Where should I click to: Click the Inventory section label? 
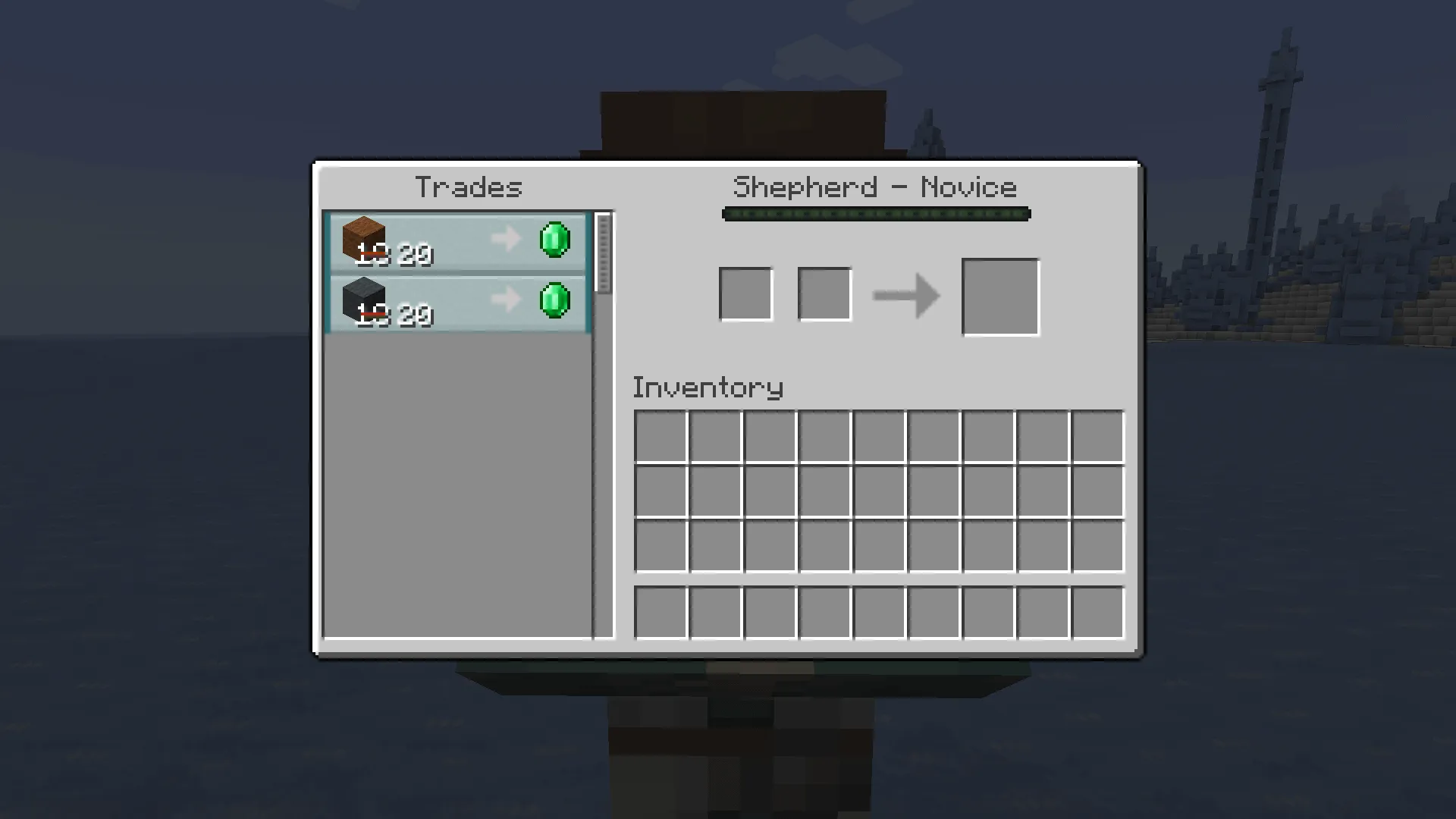(708, 387)
